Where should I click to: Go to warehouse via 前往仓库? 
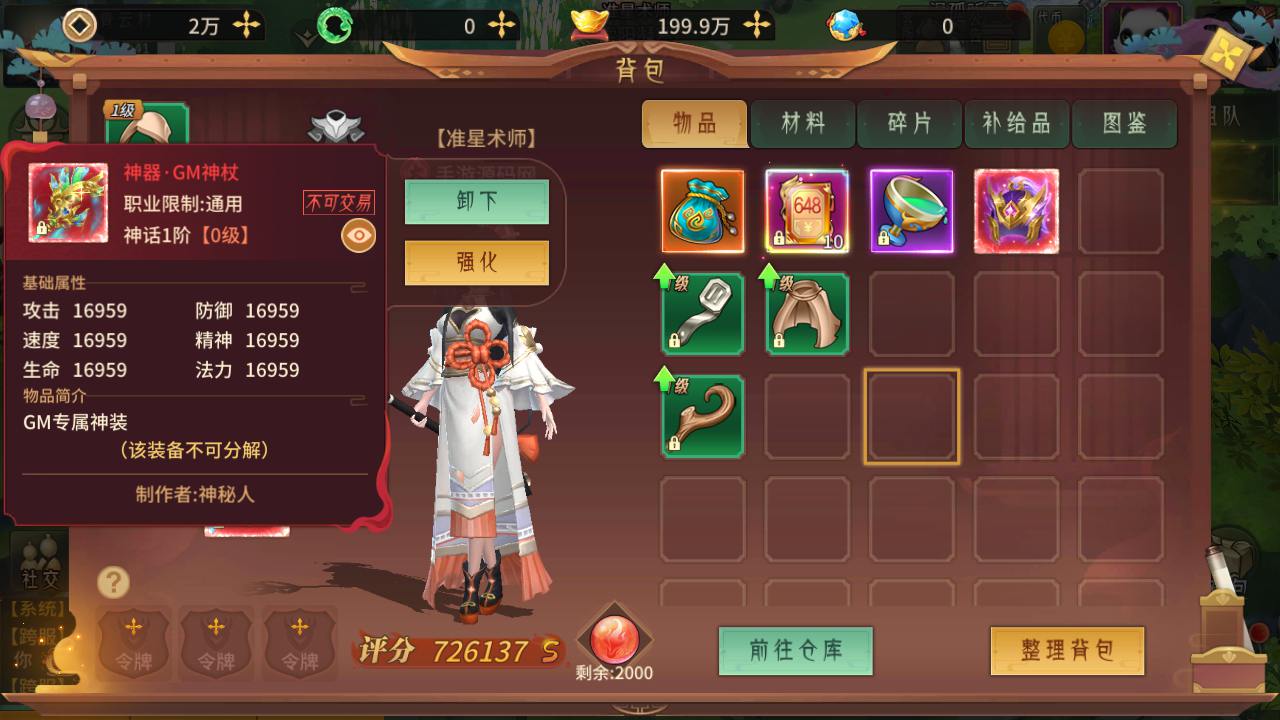[796, 651]
